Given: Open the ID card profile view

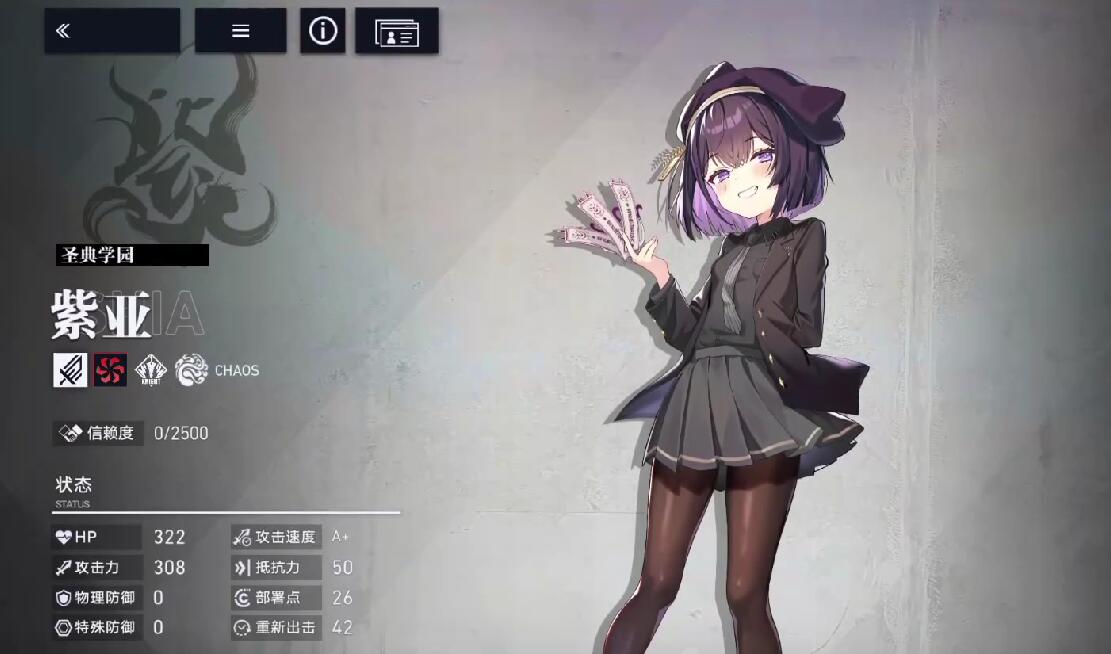Looking at the screenshot, I should coord(396,32).
